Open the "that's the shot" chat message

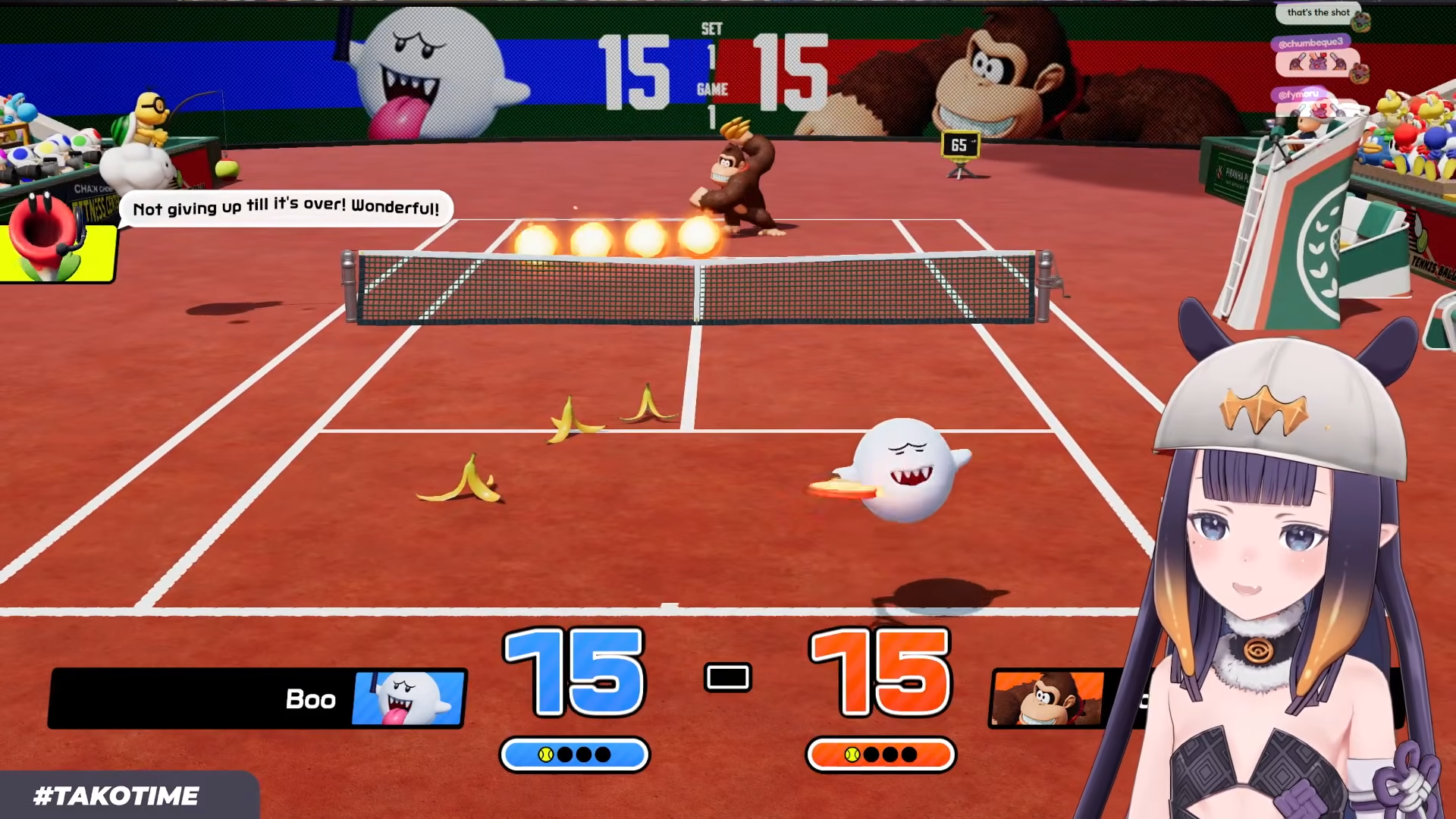[x=1318, y=13]
